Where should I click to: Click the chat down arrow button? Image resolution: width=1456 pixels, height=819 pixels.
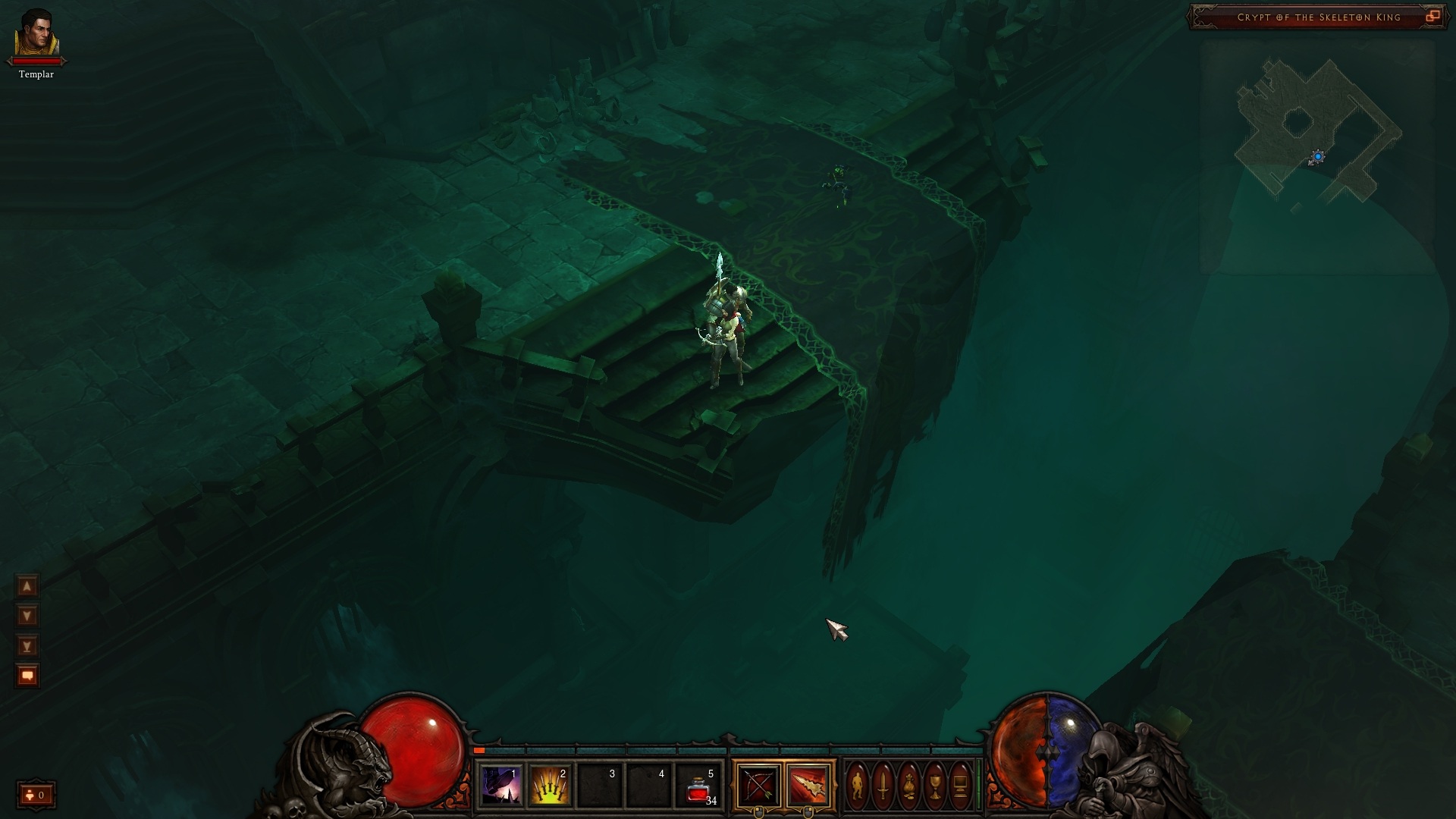coord(27,615)
